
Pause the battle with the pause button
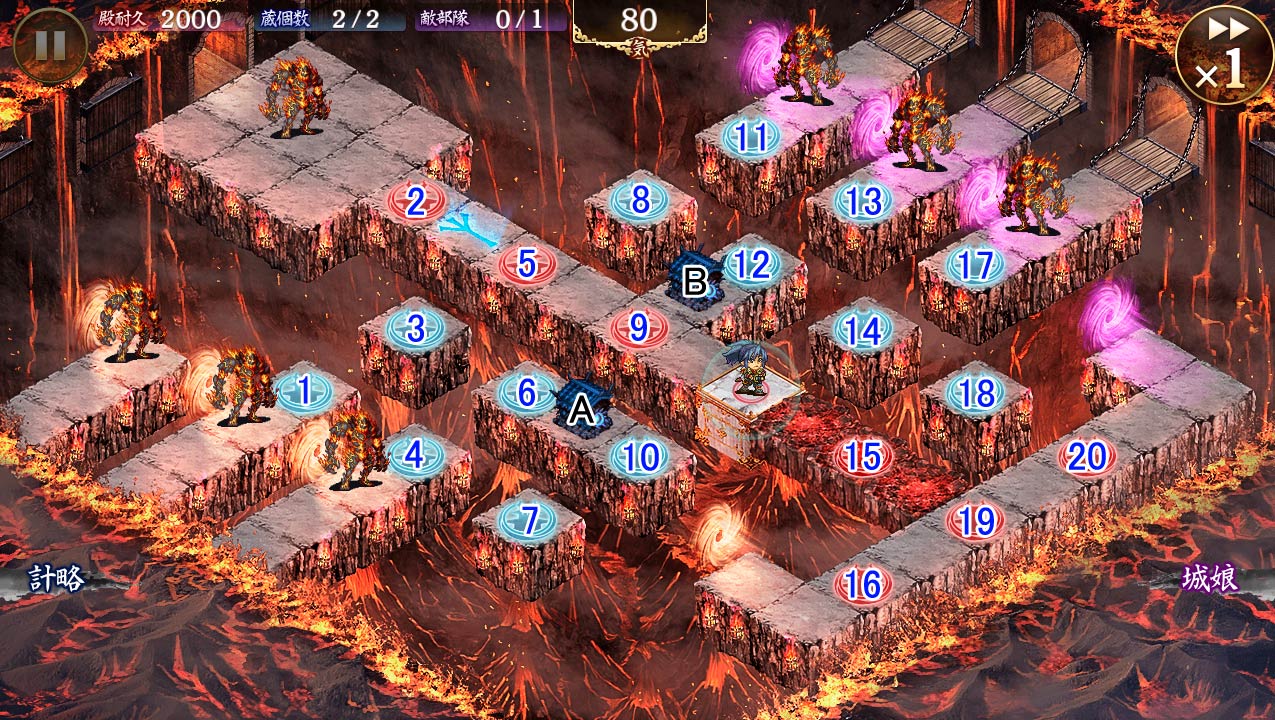click(50, 45)
